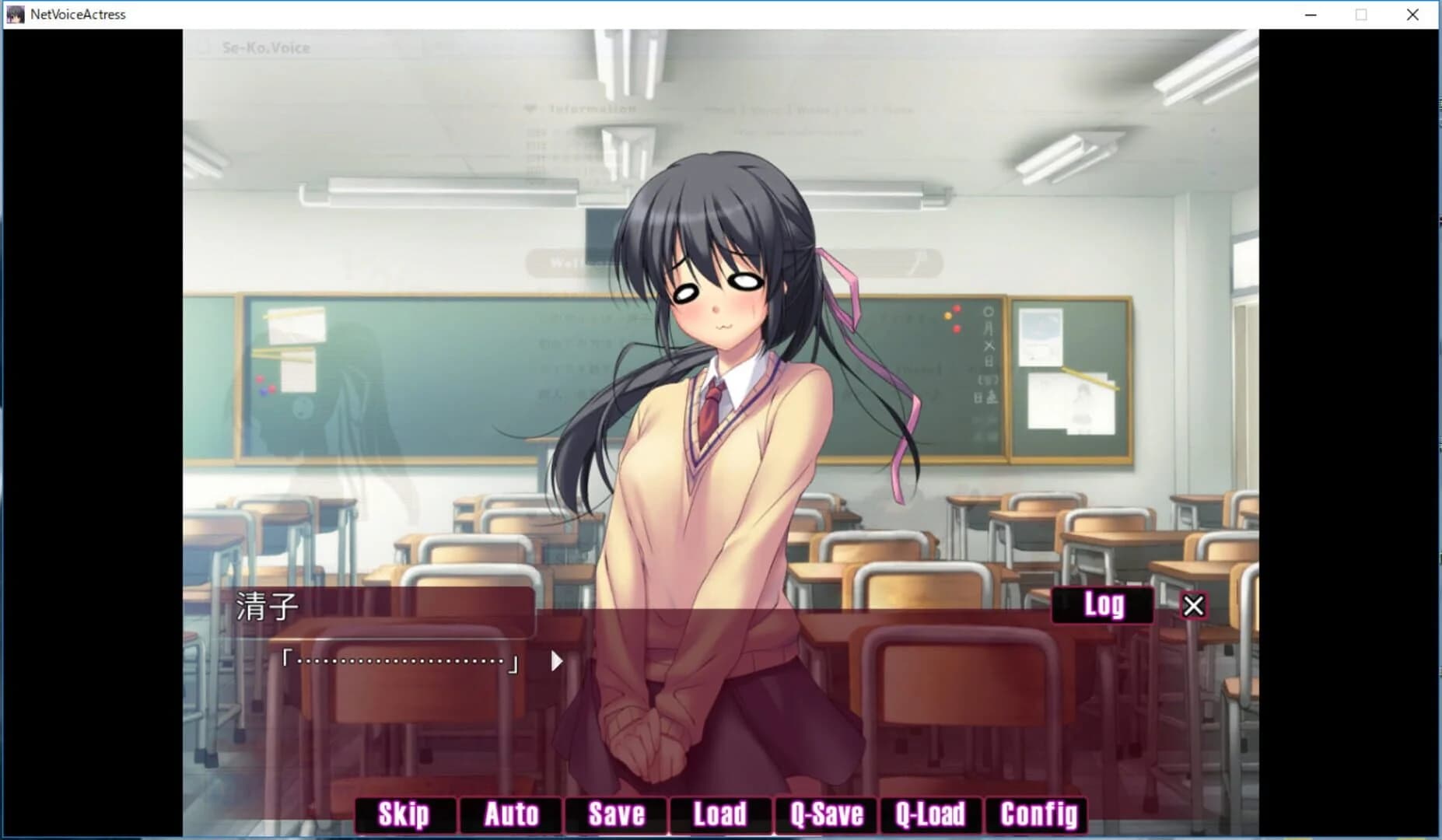The height and width of the screenshot is (840, 1442).
Task: Click the NetVoiceActress title bar text
Action: pyautogui.click(x=77, y=14)
